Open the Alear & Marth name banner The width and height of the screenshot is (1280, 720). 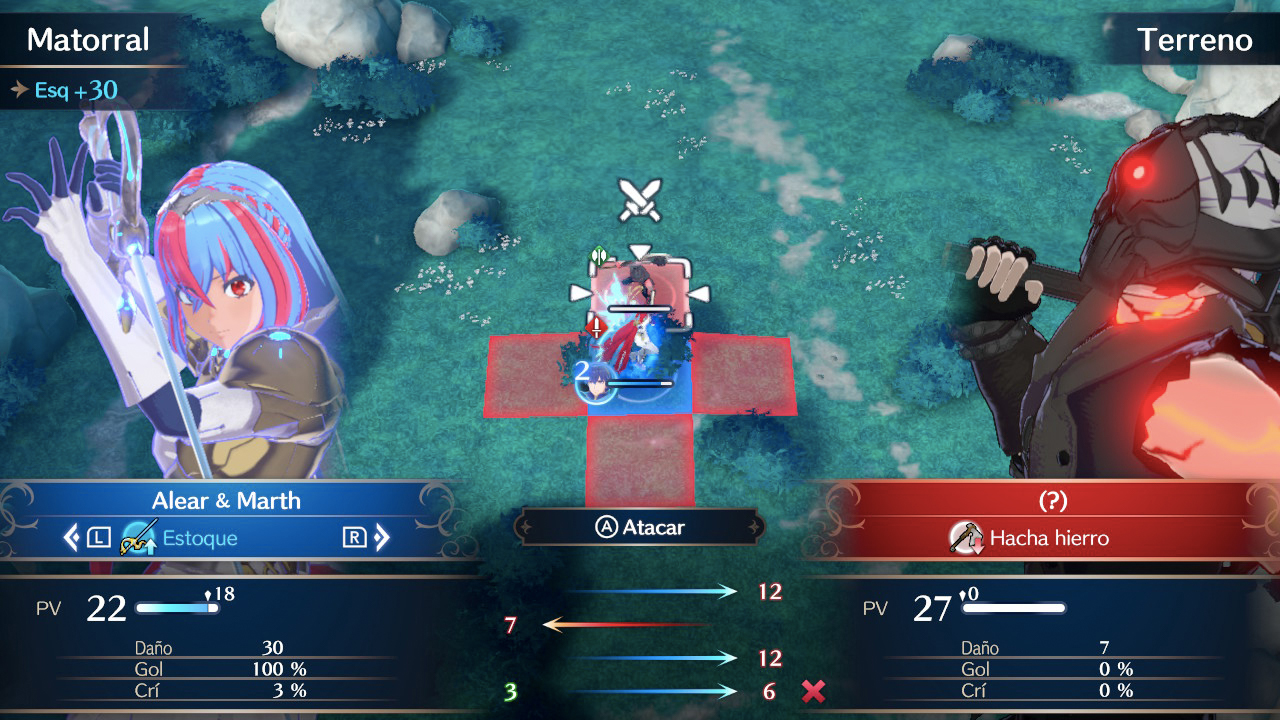click(x=226, y=501)
